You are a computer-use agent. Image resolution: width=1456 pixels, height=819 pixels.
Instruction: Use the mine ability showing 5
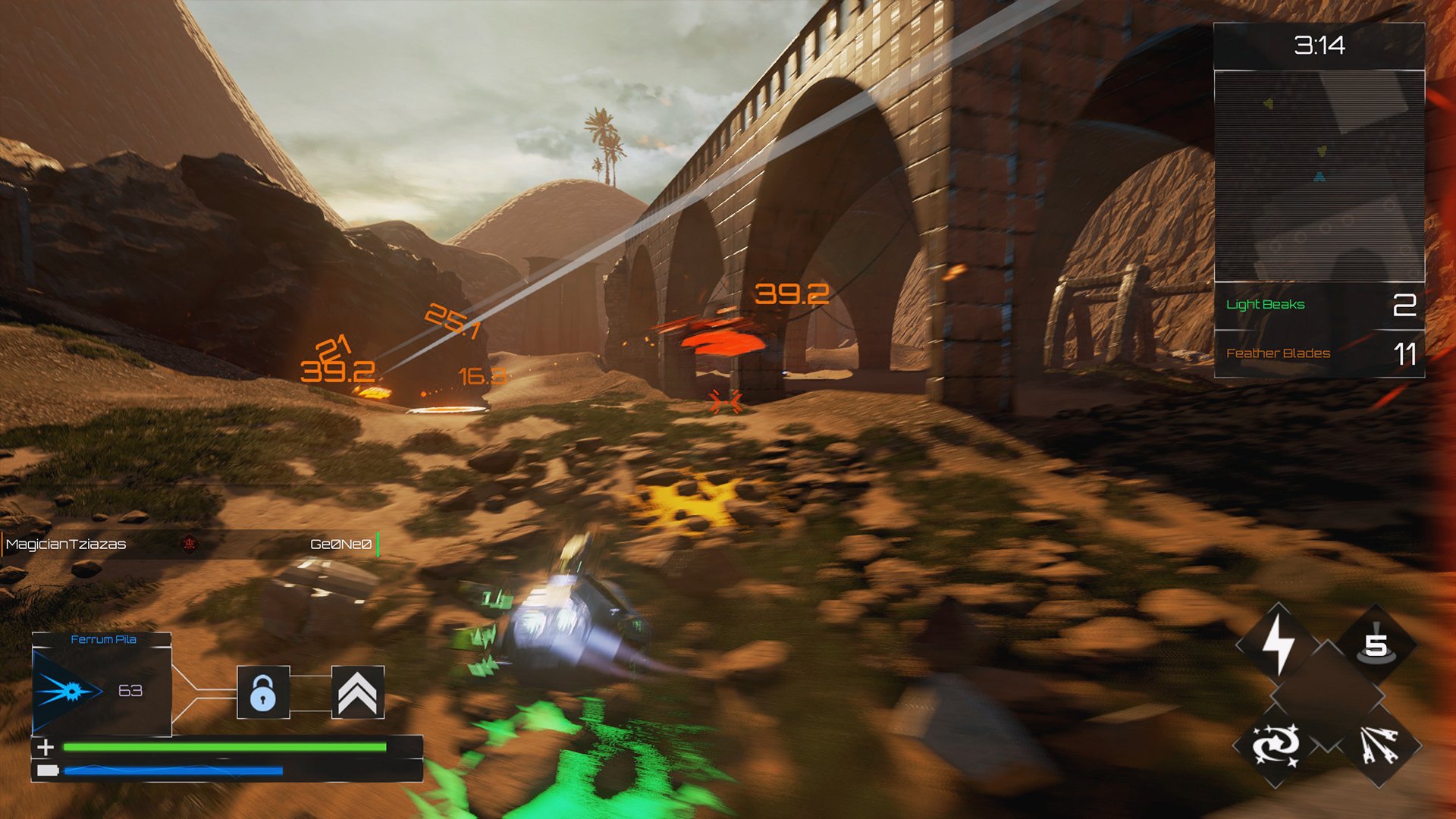click(1376, 645)
